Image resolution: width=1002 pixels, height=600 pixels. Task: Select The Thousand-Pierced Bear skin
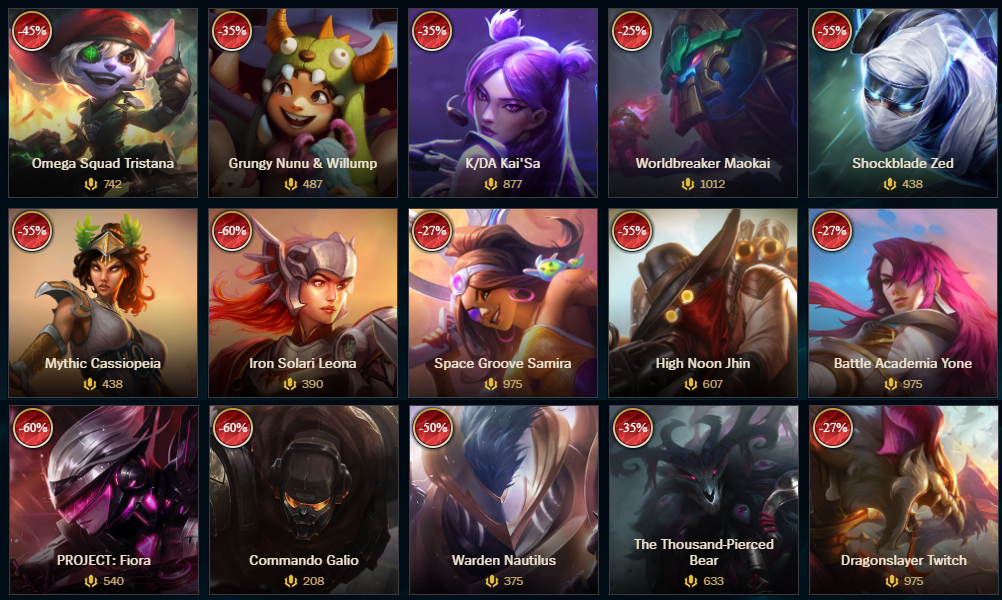point(703,499)
